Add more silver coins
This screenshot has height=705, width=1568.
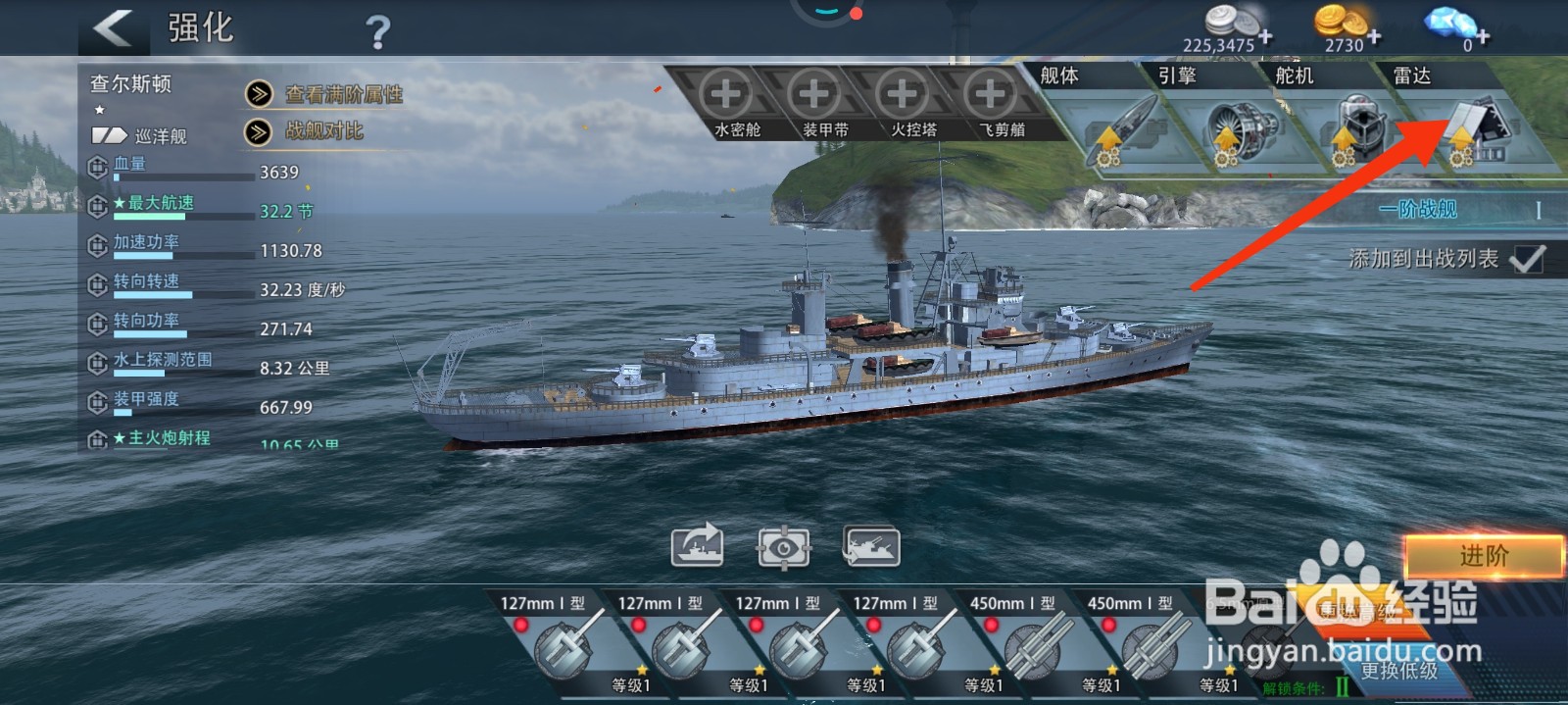point(1266,37)
